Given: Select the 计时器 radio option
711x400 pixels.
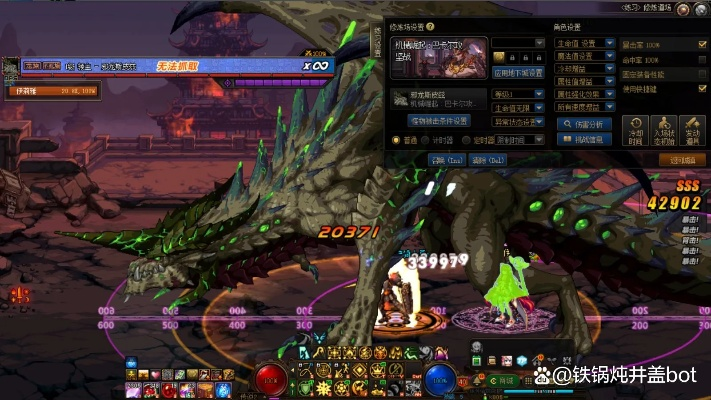Looking at the screenshot, I should (x=426, y=140).
